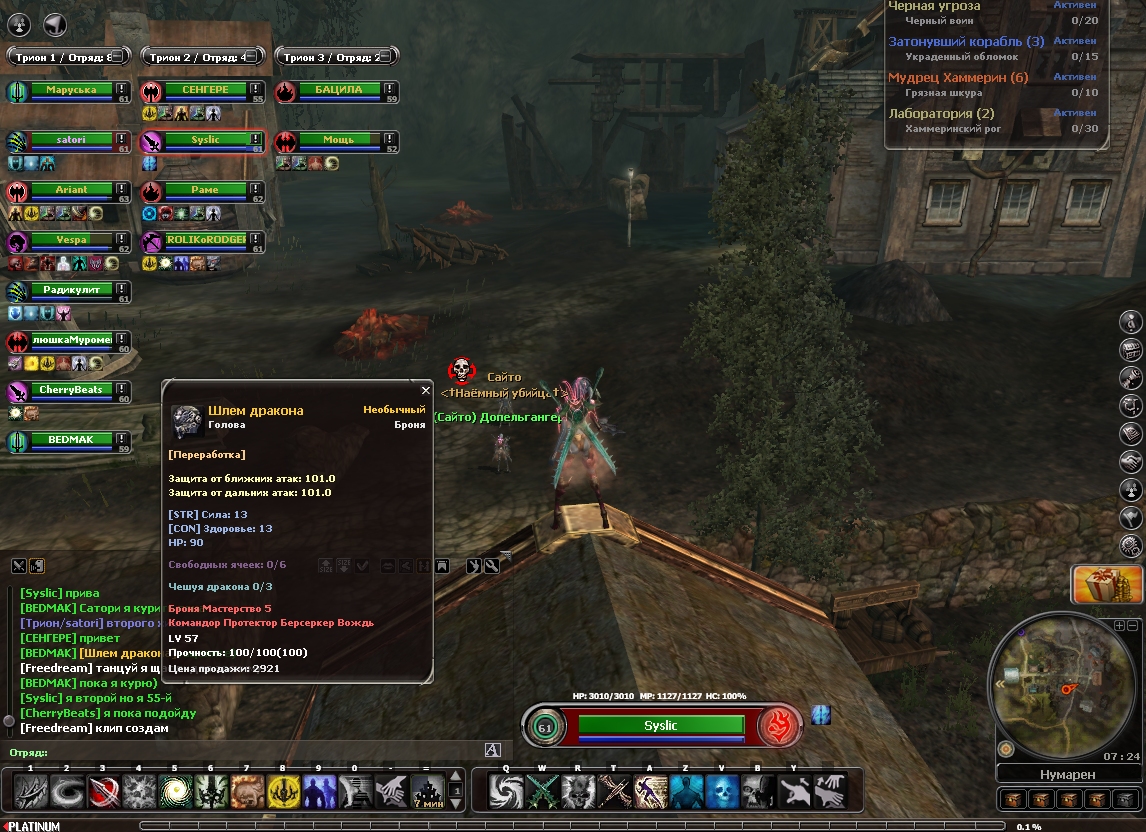
Task: Open the settings gear icon
Action: pos(1132,546)
